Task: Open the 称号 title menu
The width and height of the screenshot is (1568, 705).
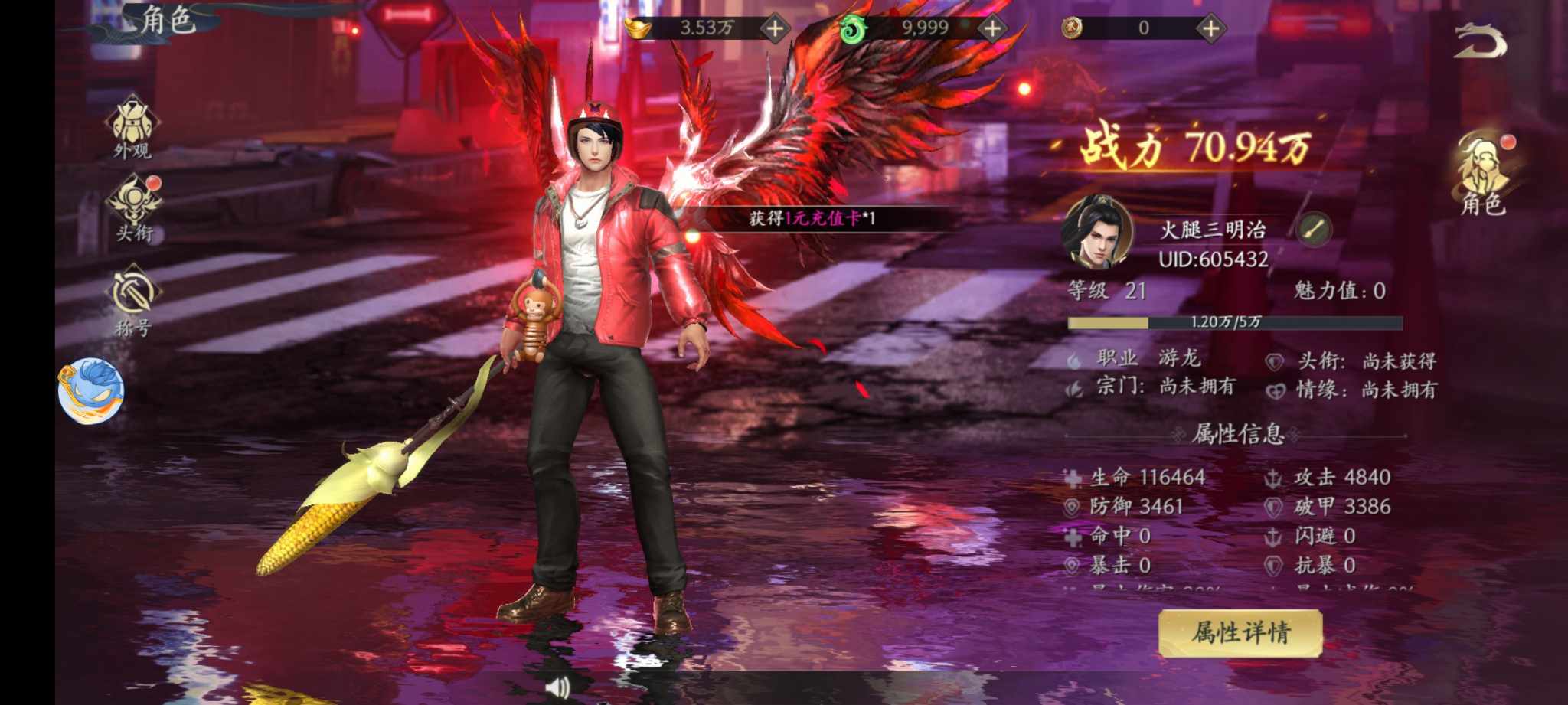Action: click(x=133, y=300)
